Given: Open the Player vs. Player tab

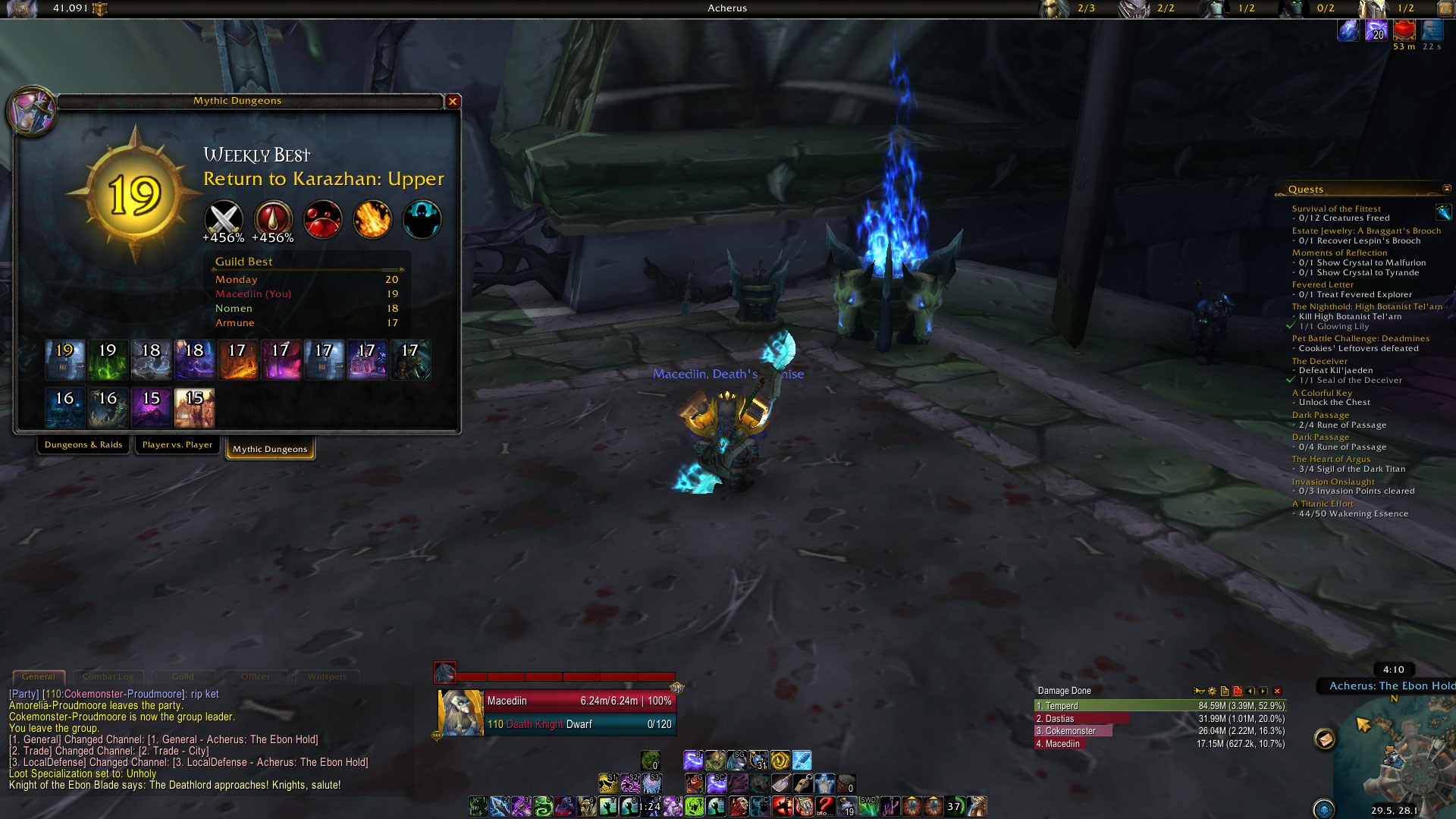Looking at the screenshot, I should tap(177, 445).
